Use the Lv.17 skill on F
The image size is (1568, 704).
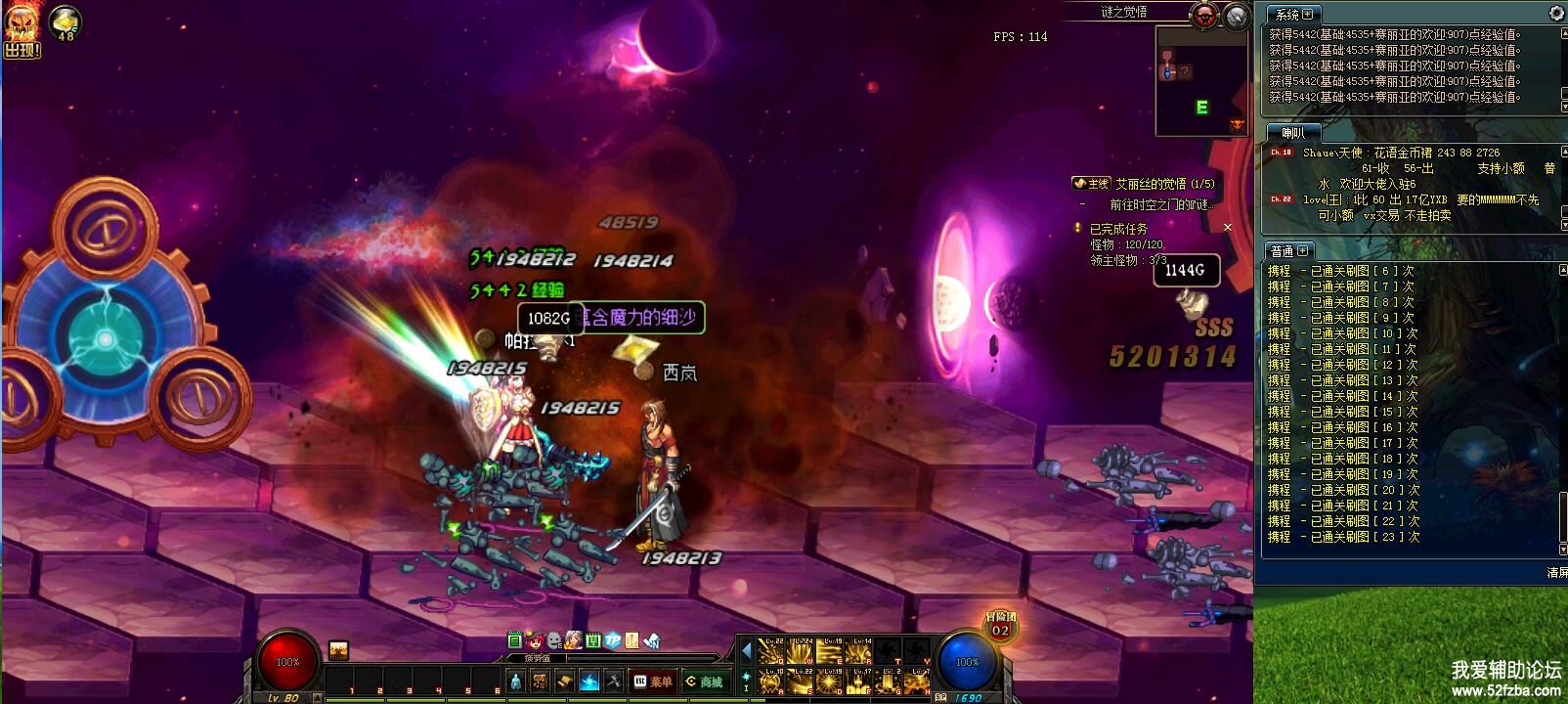point(858,681)
